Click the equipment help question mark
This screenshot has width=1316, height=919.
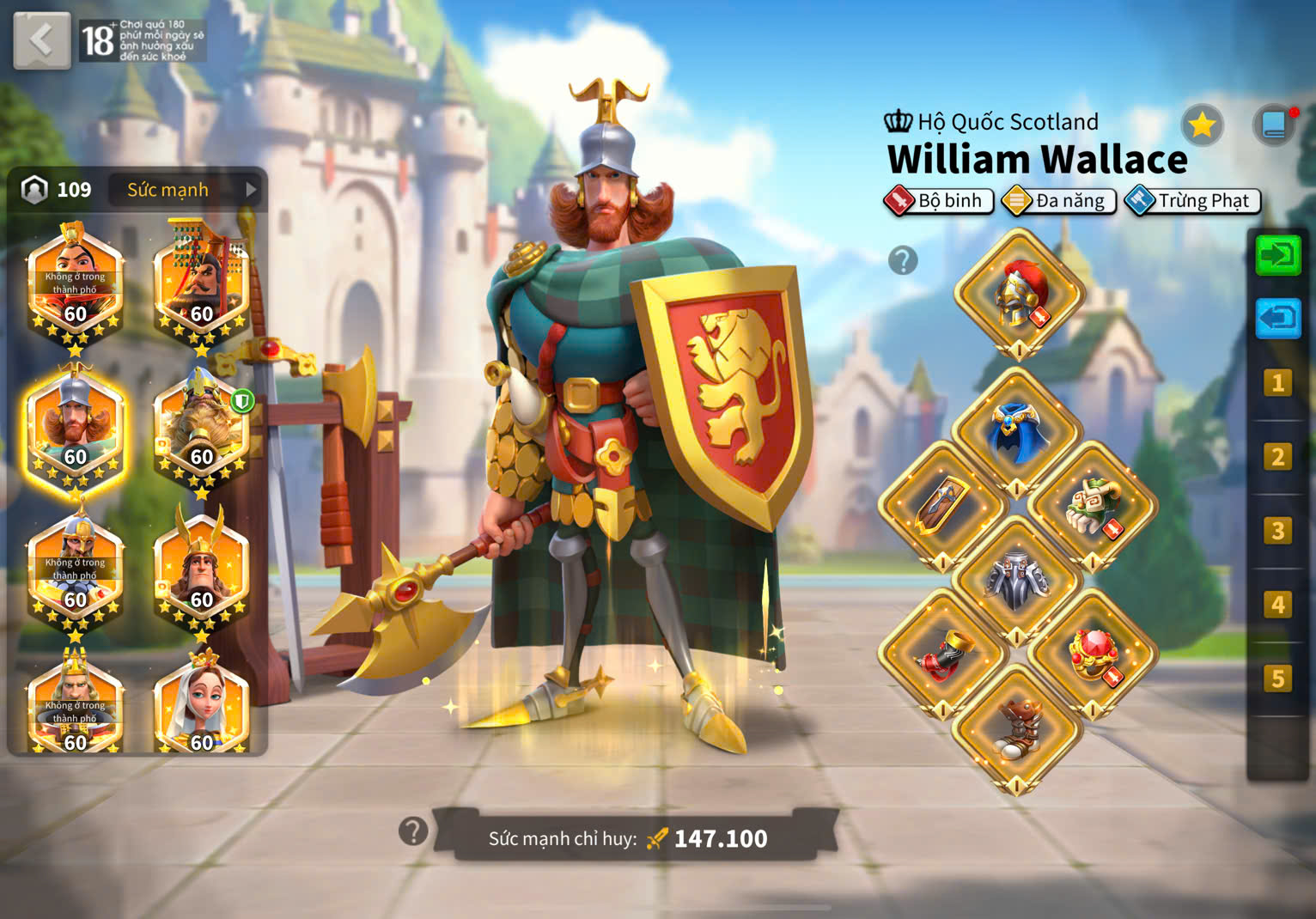903,260
